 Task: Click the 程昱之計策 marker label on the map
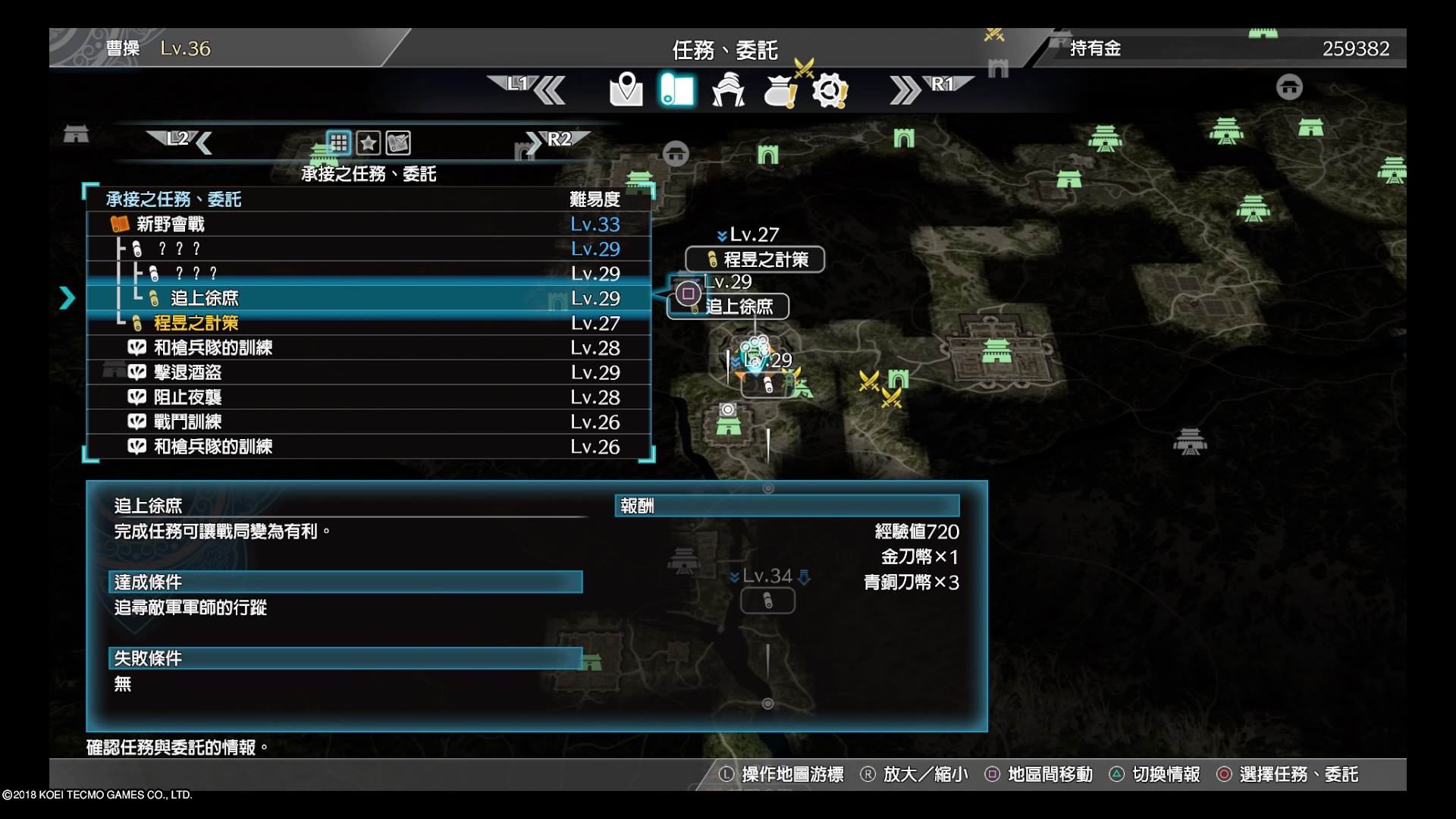tap(755, 259)
